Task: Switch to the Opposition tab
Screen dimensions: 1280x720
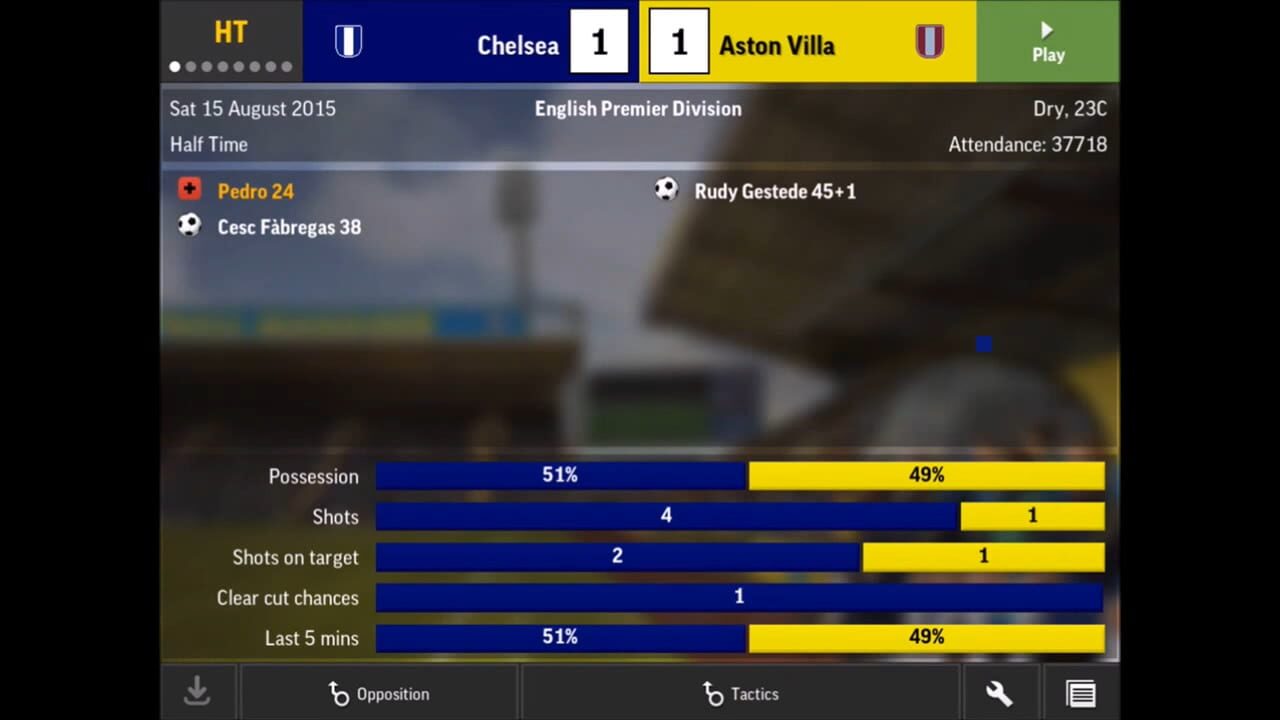Action: pyautogui.click(x=380, y=694)
